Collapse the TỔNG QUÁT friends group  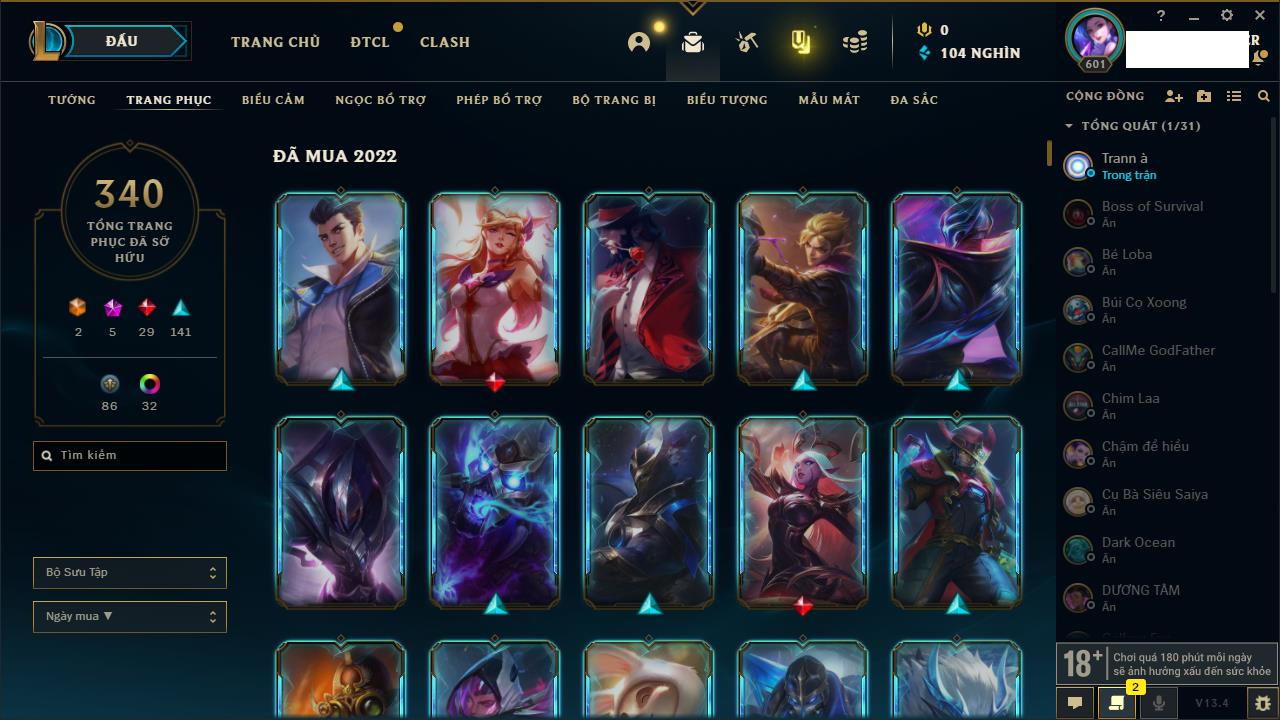(x=1069, y=126)
